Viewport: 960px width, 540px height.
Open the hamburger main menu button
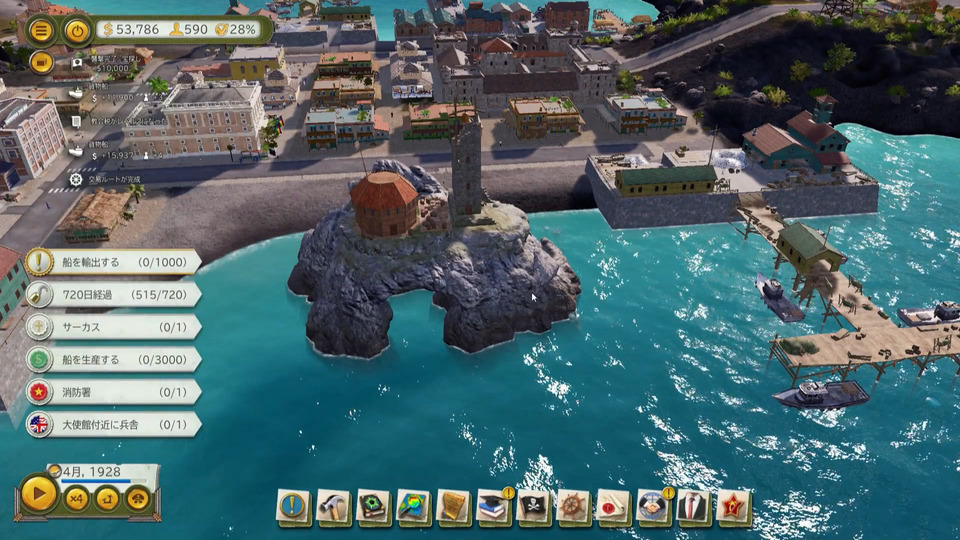(41, 29)
